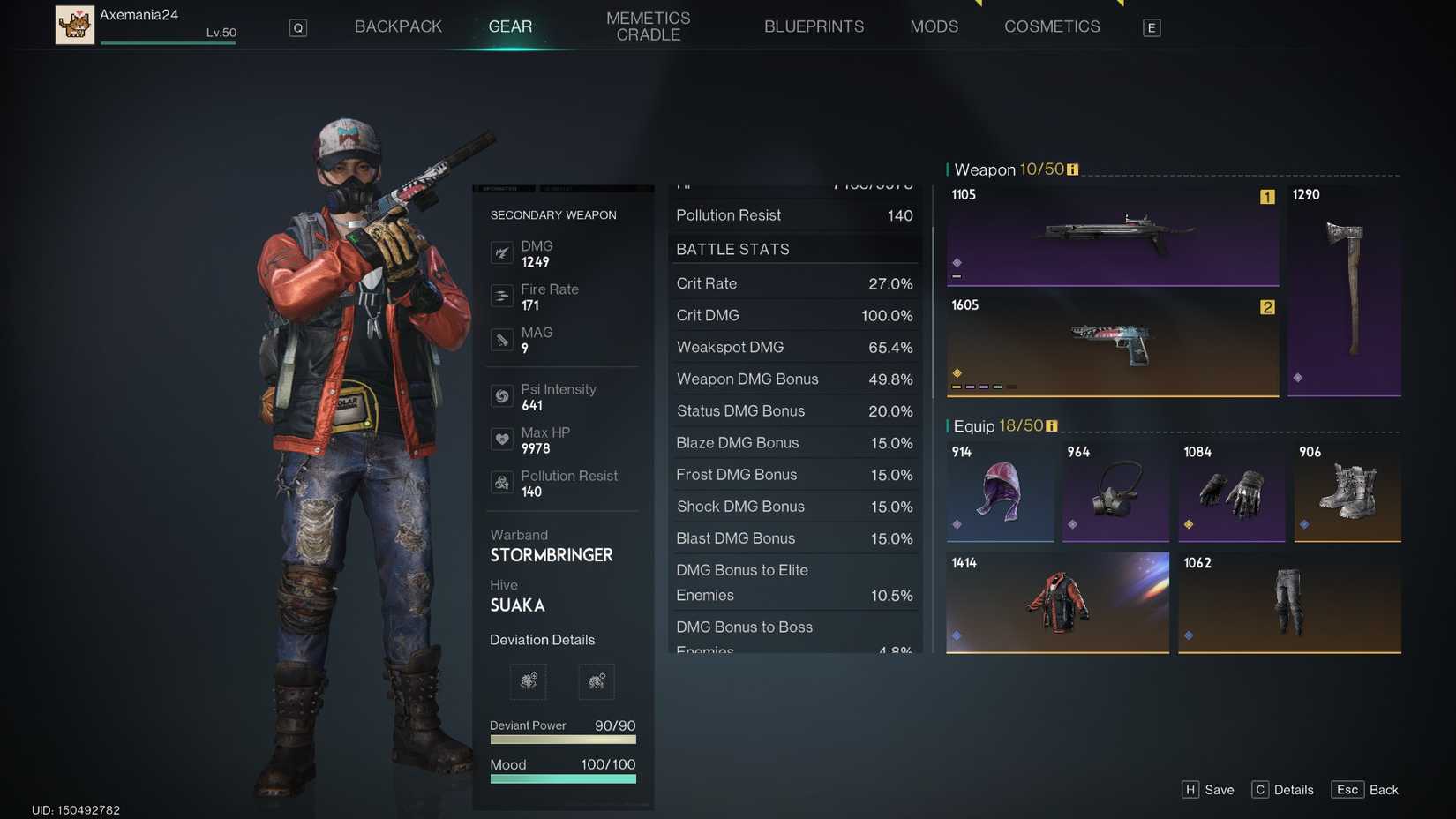Select the gloves with rating 1084

pos(1230,492)
